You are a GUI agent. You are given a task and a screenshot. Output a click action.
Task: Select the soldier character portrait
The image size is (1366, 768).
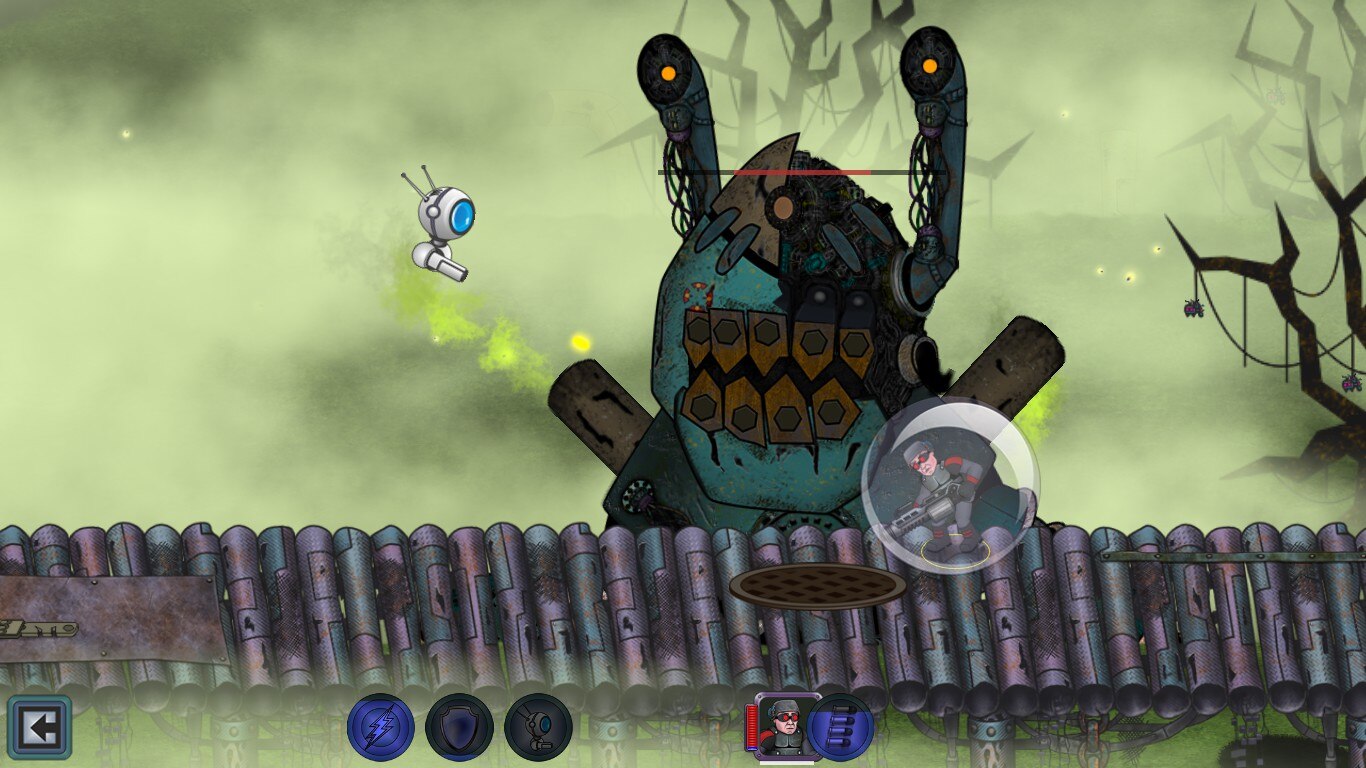[787, 725]
